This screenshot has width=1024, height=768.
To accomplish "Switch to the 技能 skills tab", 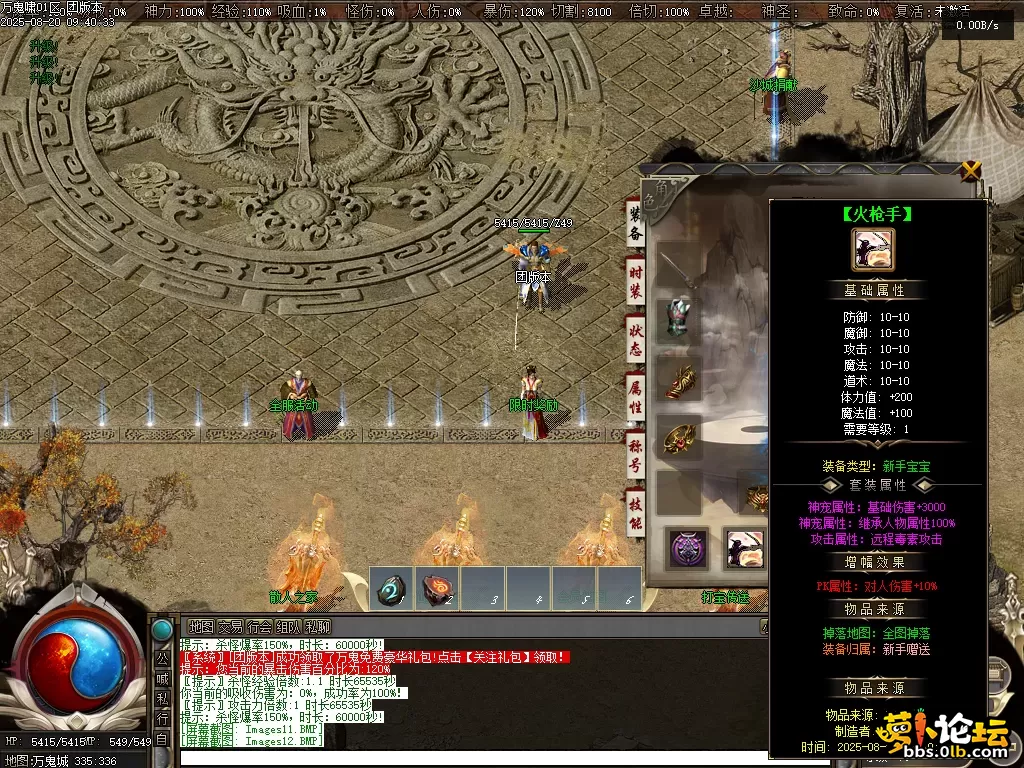I will [x=635, y=512].
